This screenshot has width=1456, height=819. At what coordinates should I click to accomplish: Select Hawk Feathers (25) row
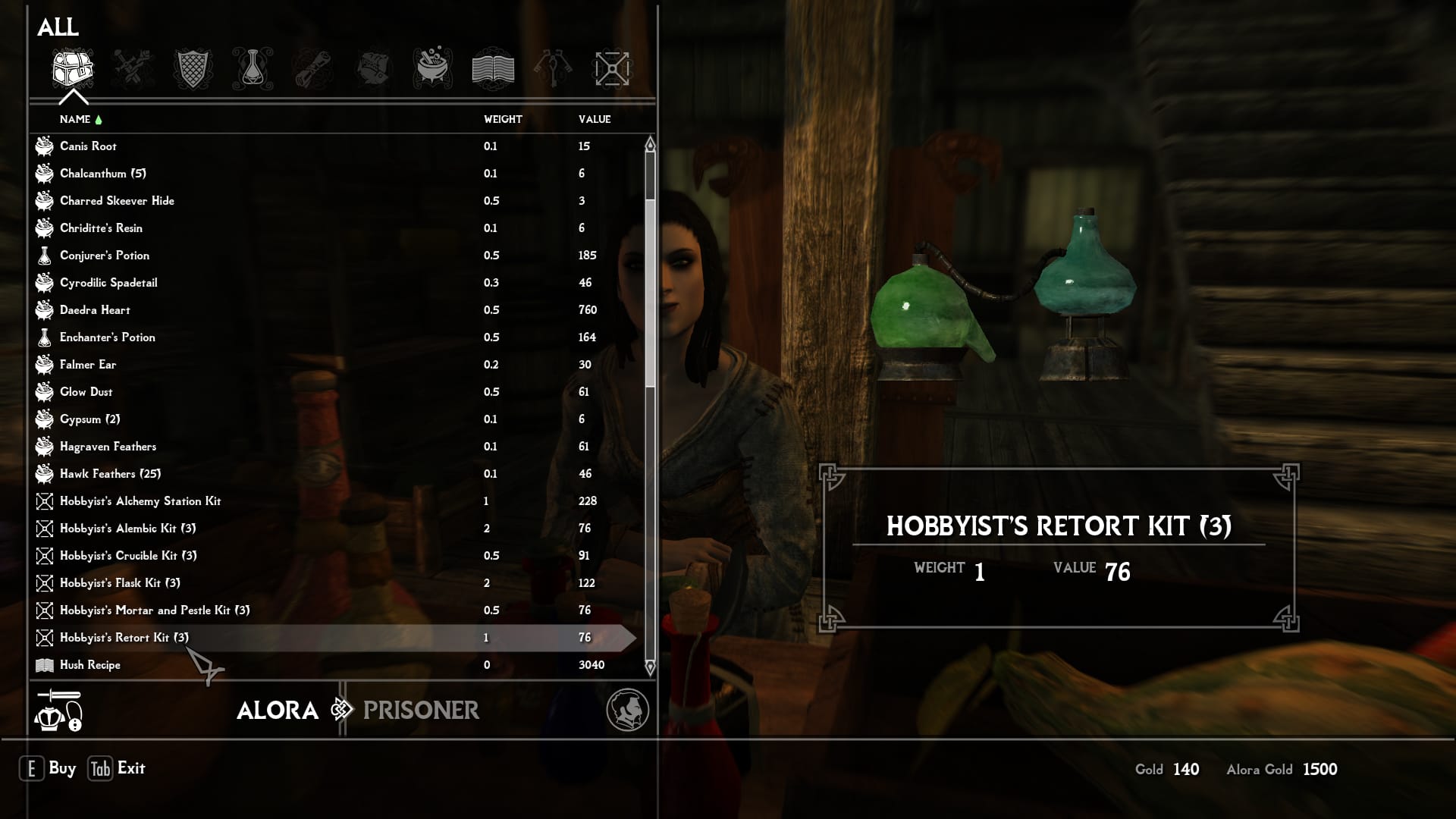[110, 474]
